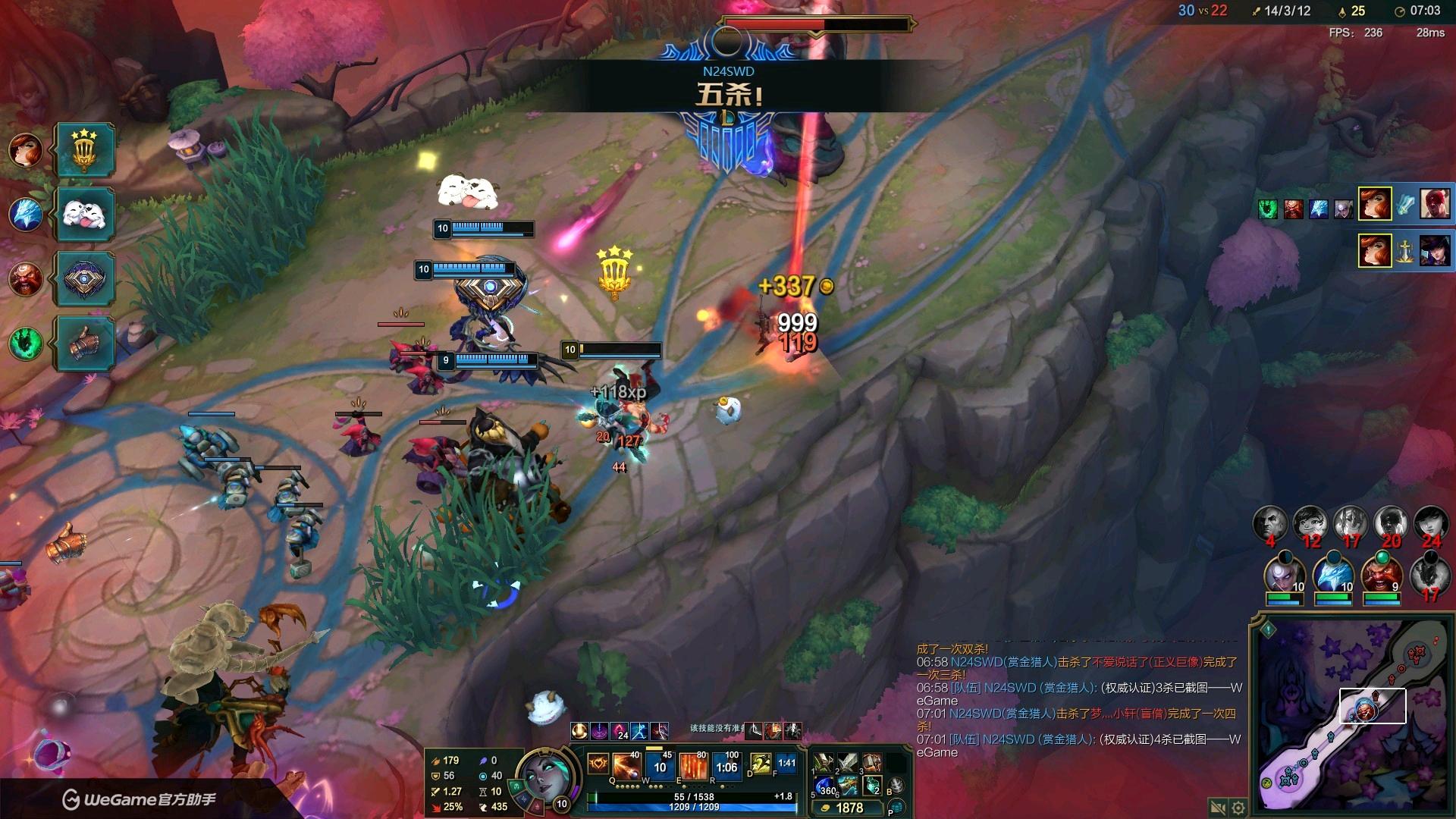The width and height of the screenshot is (1456, 819).
Task: Activate the Q ability icon
Action: tap(628, 766)
